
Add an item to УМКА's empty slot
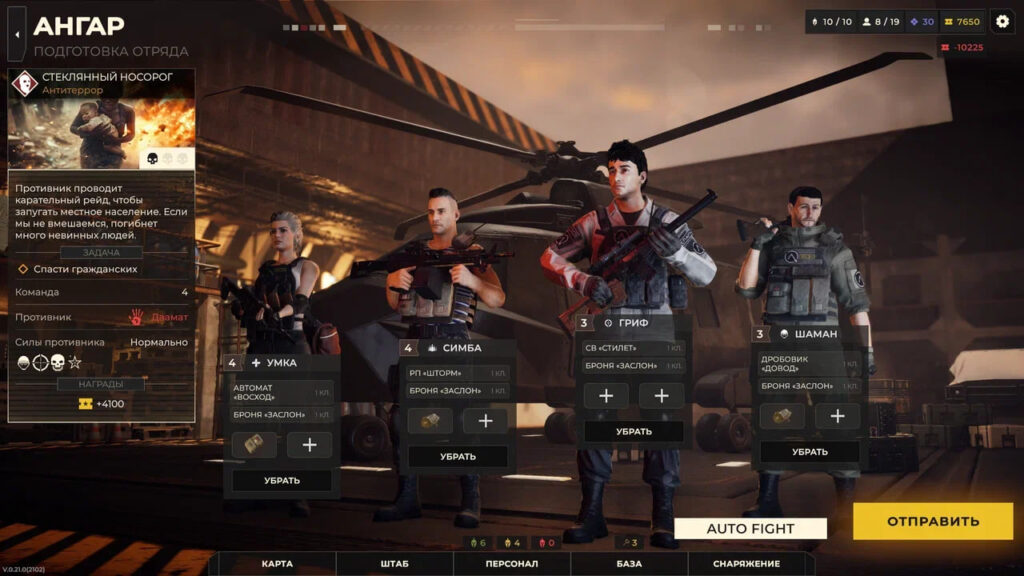click(x=309, y=445)
